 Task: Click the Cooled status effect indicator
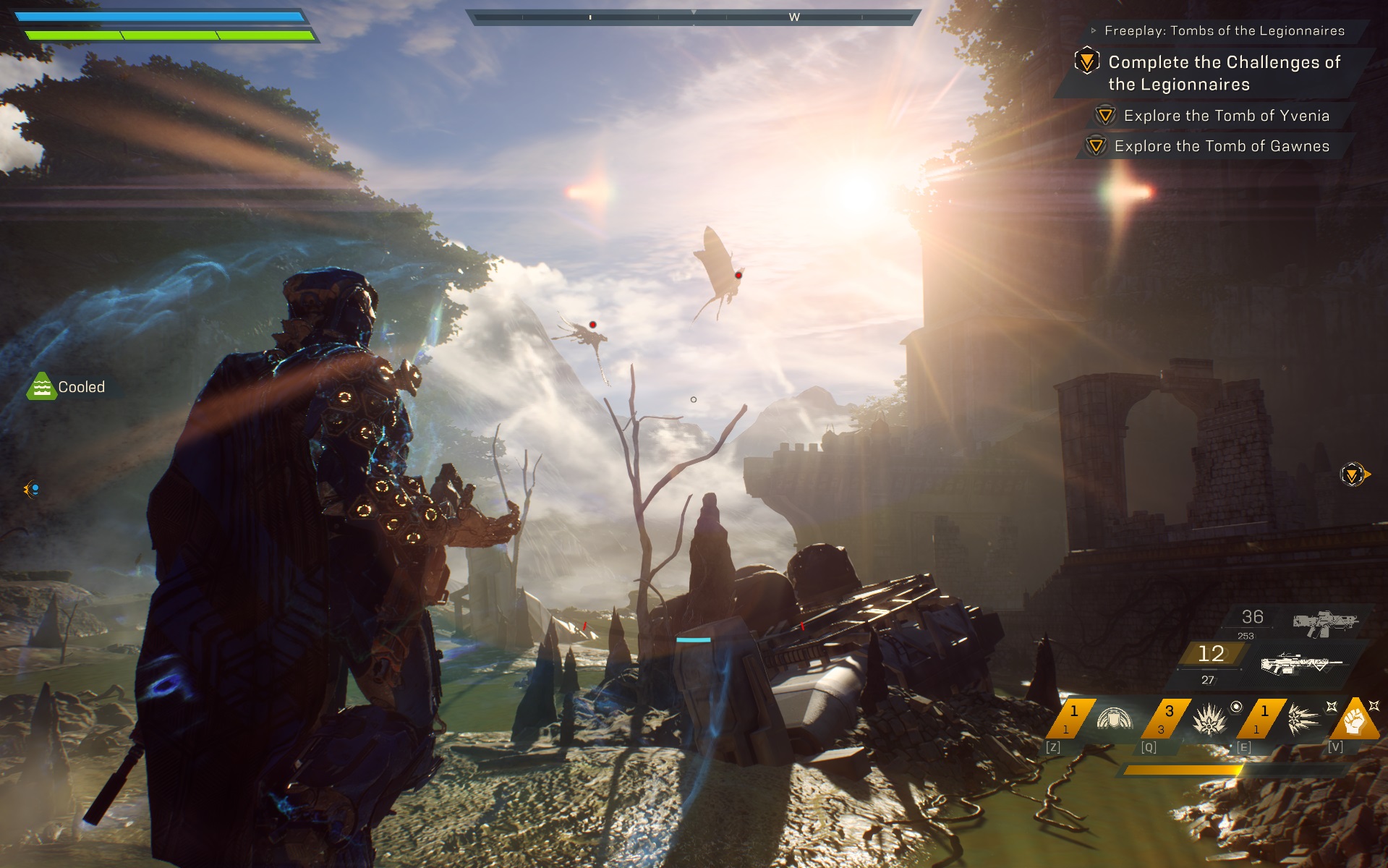(67, 387)
